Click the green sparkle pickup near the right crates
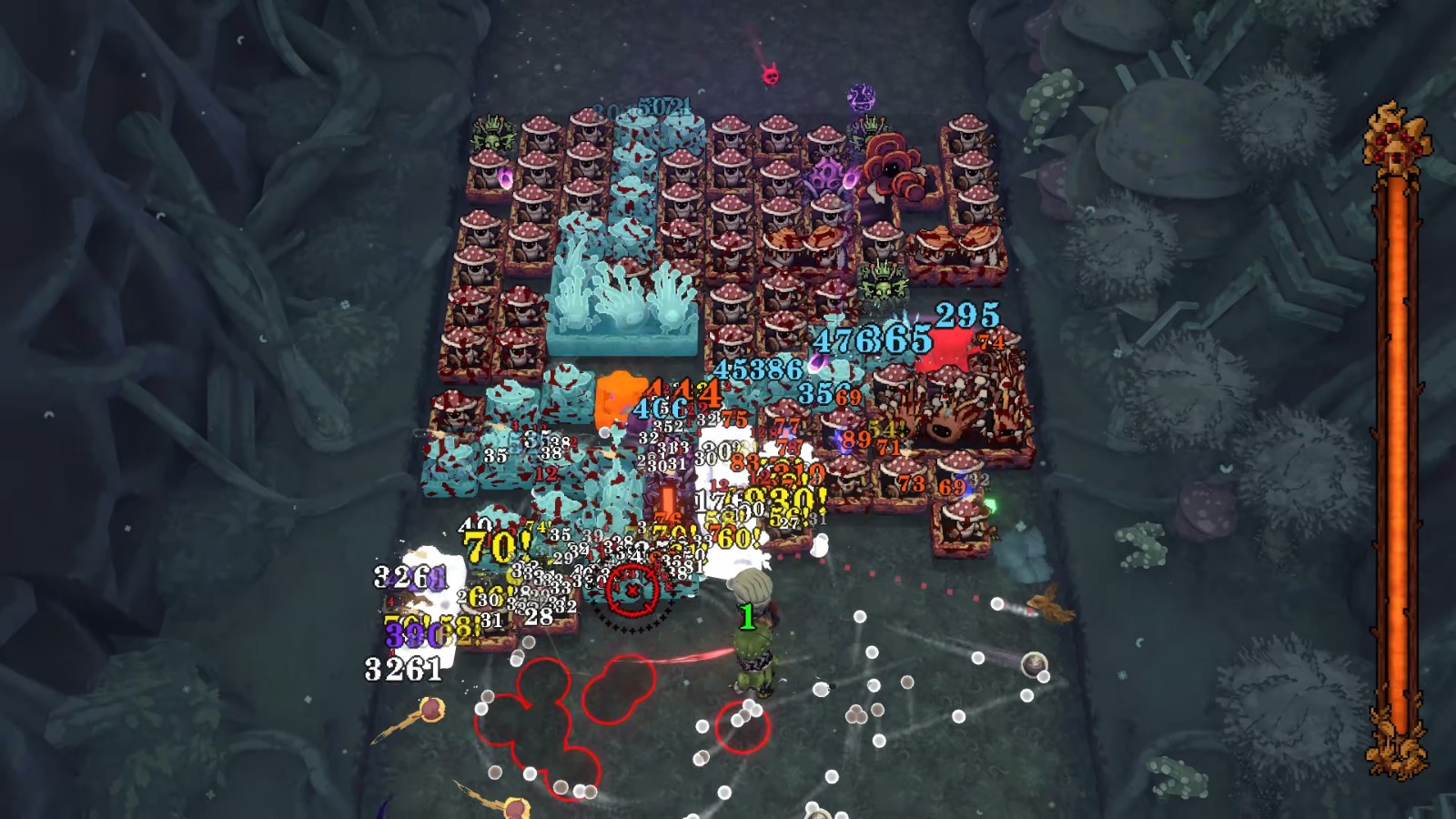1456x819 pixels. click(991, 506)
